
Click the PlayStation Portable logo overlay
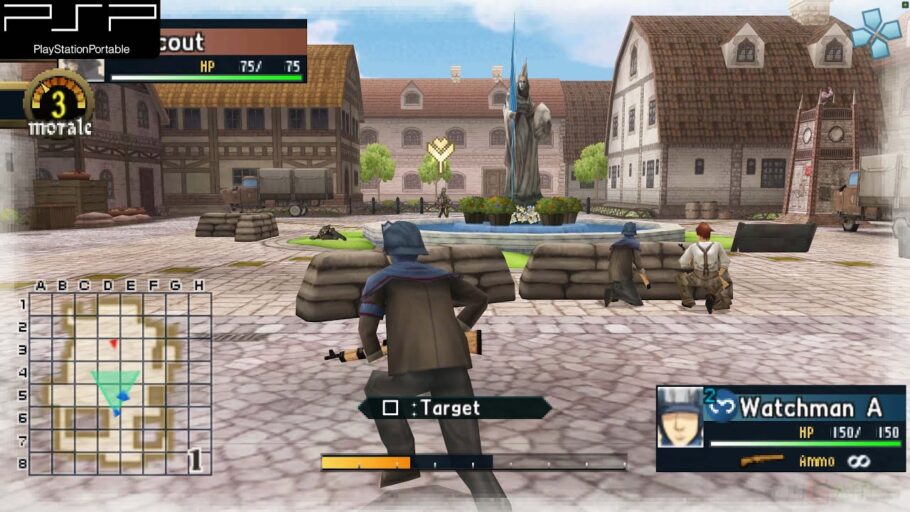pyautogui.click(x=79, y=28)
